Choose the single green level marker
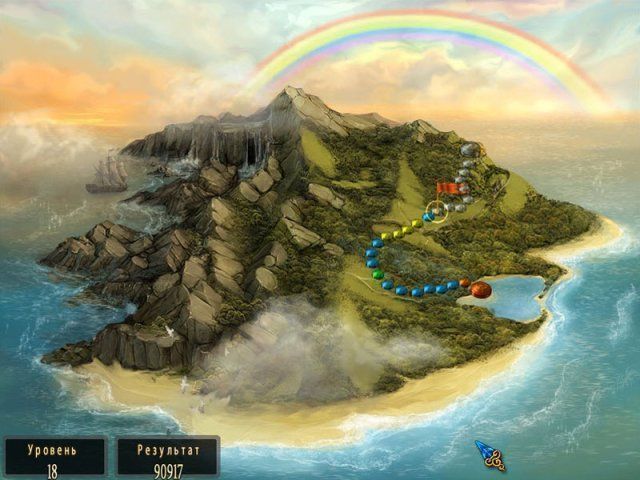 377,274
